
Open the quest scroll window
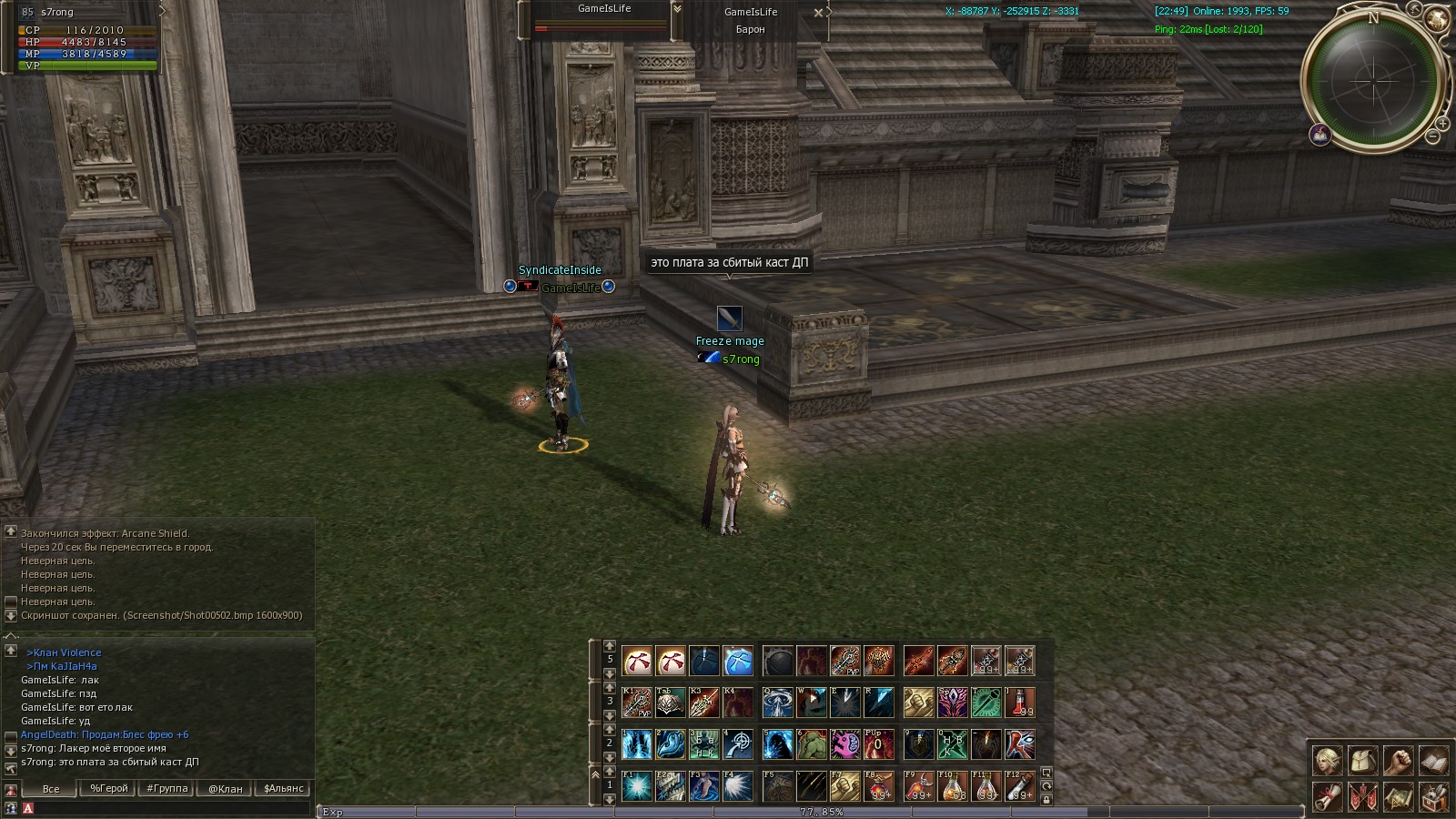(1328, 797)
